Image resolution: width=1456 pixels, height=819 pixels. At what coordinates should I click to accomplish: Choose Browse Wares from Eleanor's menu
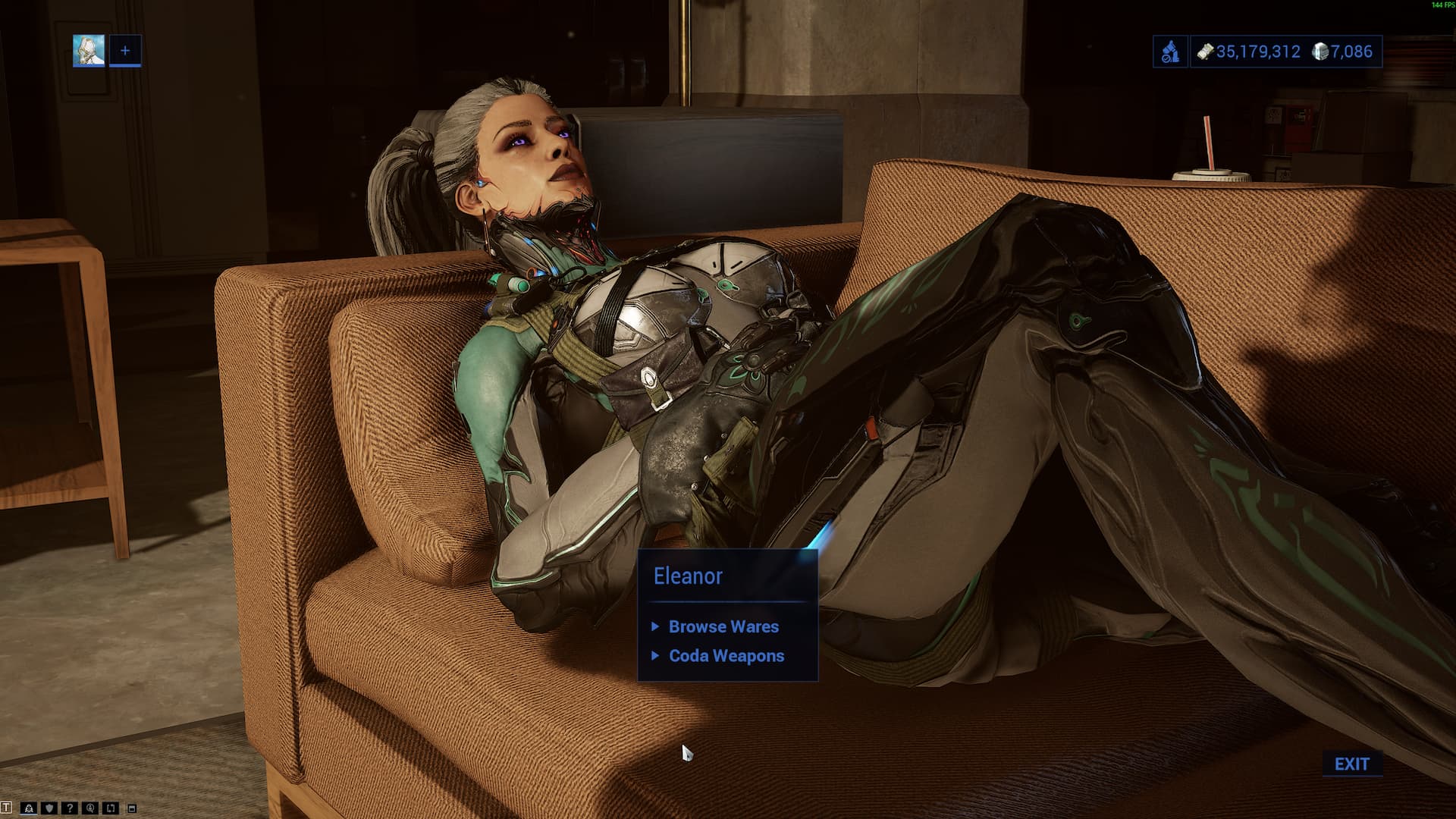[x=723, y=626]
